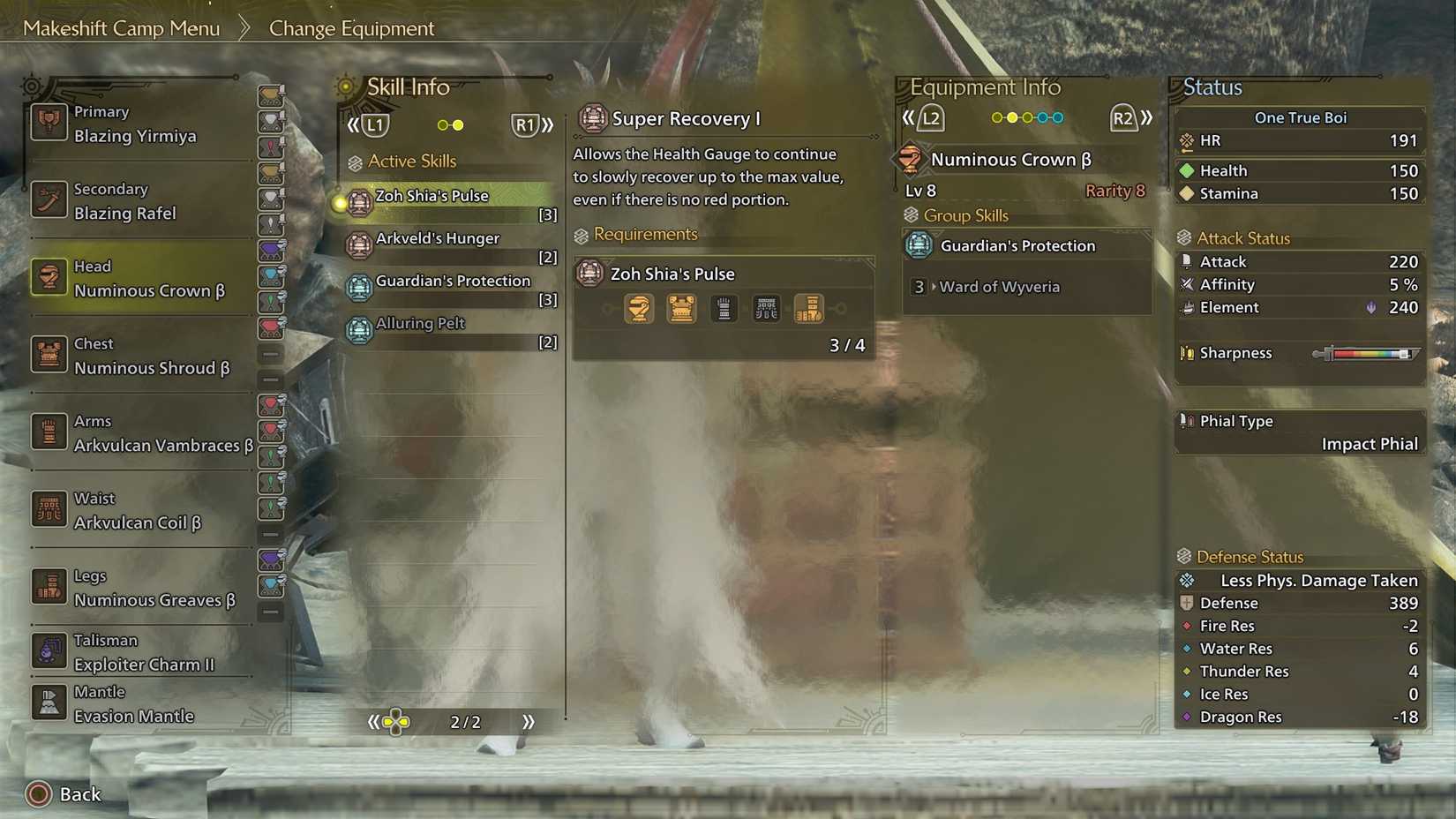Click the R2 arrow to advance Equipment Info
Screen dimensions: 1456x819
click(1146, 116)
